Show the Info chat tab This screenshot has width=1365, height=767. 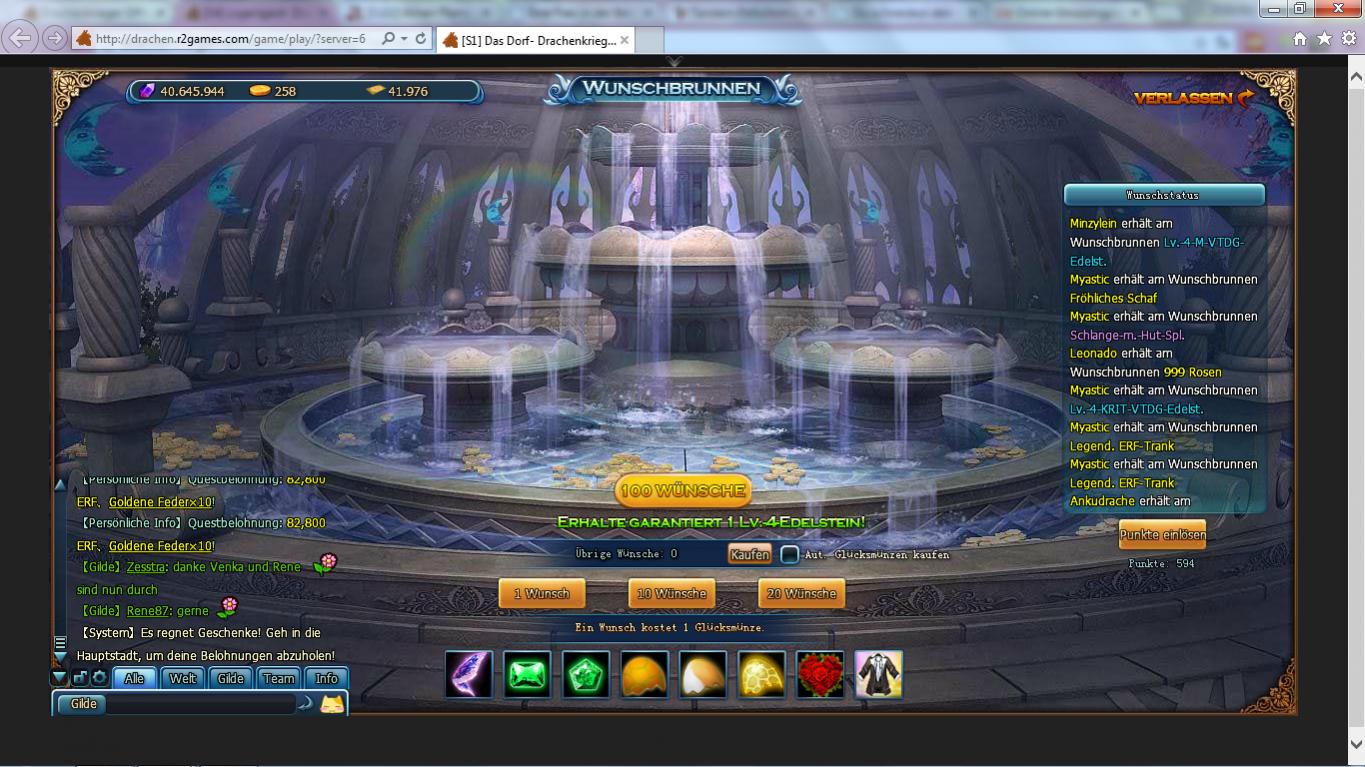[x=327, y=678]
